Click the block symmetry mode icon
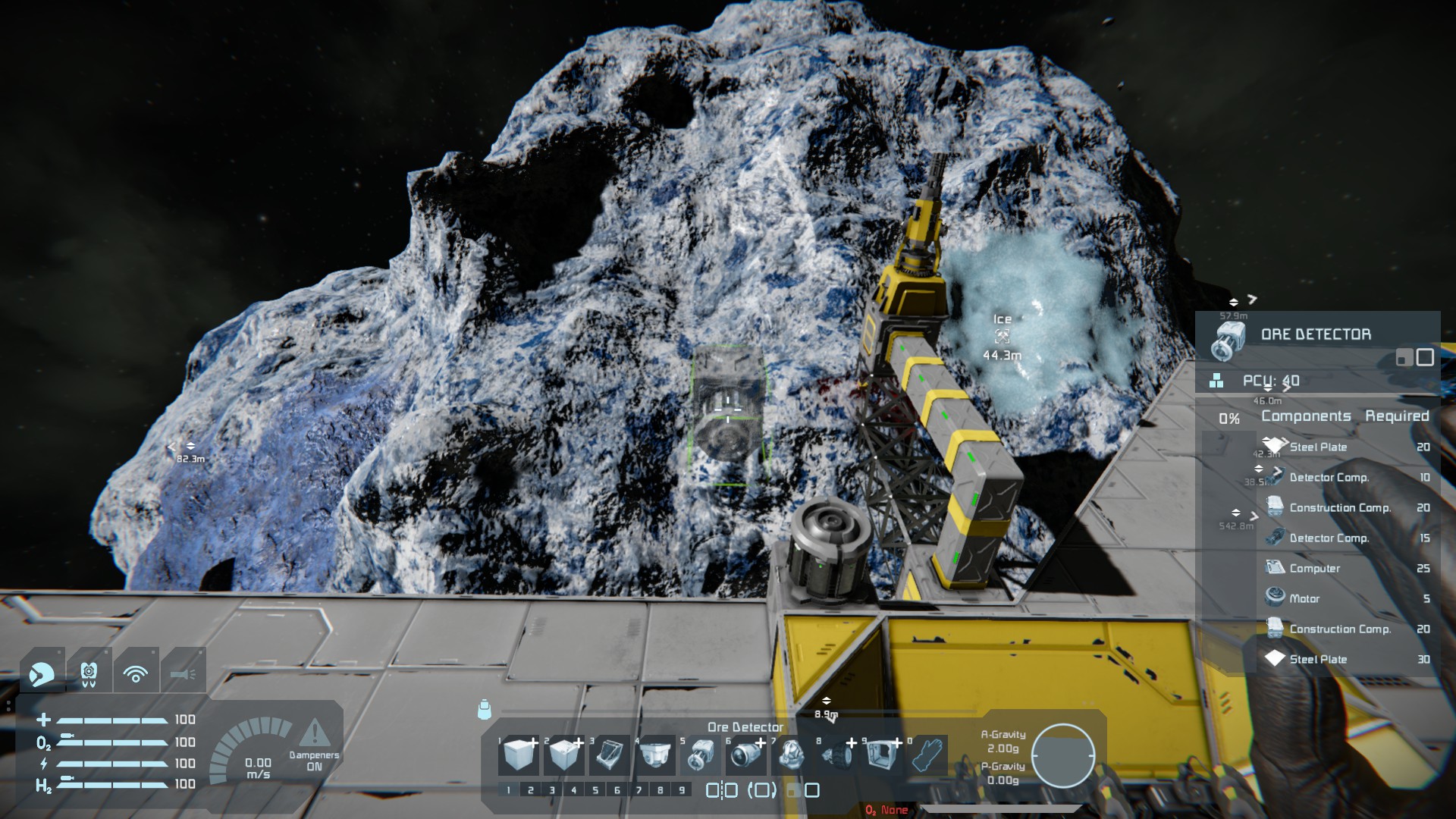 tap(721, 790)
